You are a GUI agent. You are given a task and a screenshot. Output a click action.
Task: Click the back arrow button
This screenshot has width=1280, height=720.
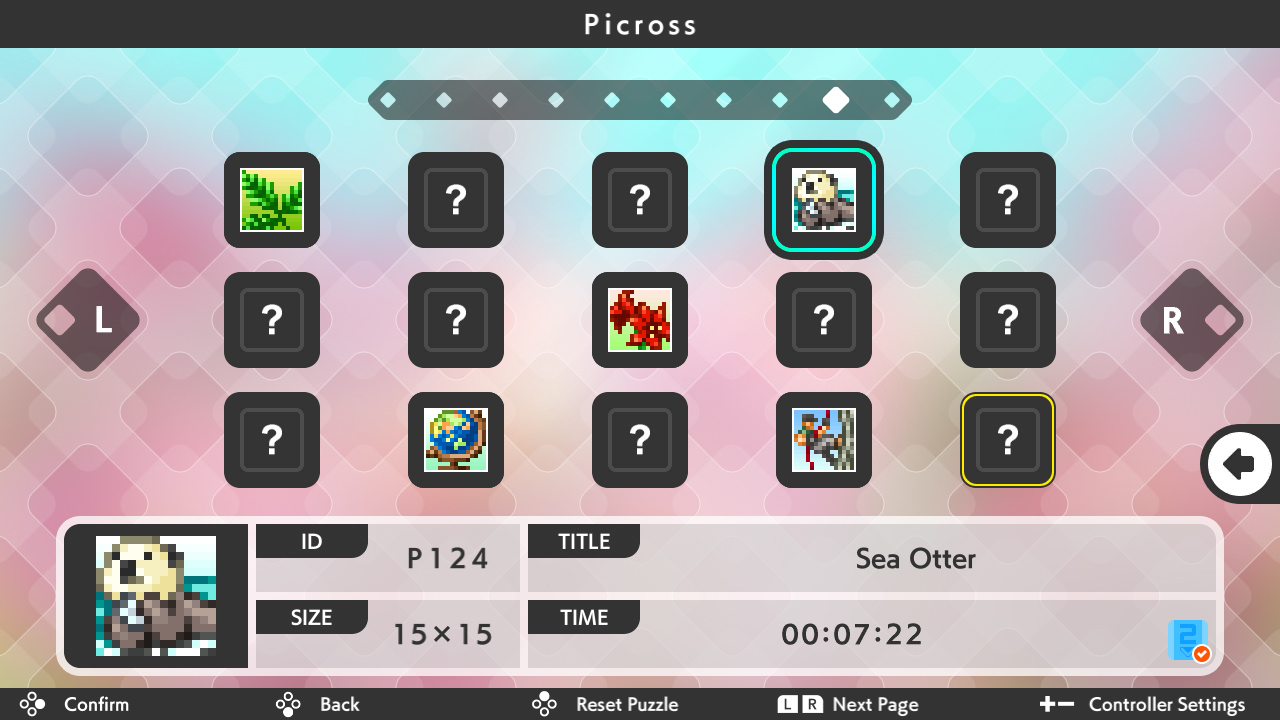click(x=1239, y=464)
